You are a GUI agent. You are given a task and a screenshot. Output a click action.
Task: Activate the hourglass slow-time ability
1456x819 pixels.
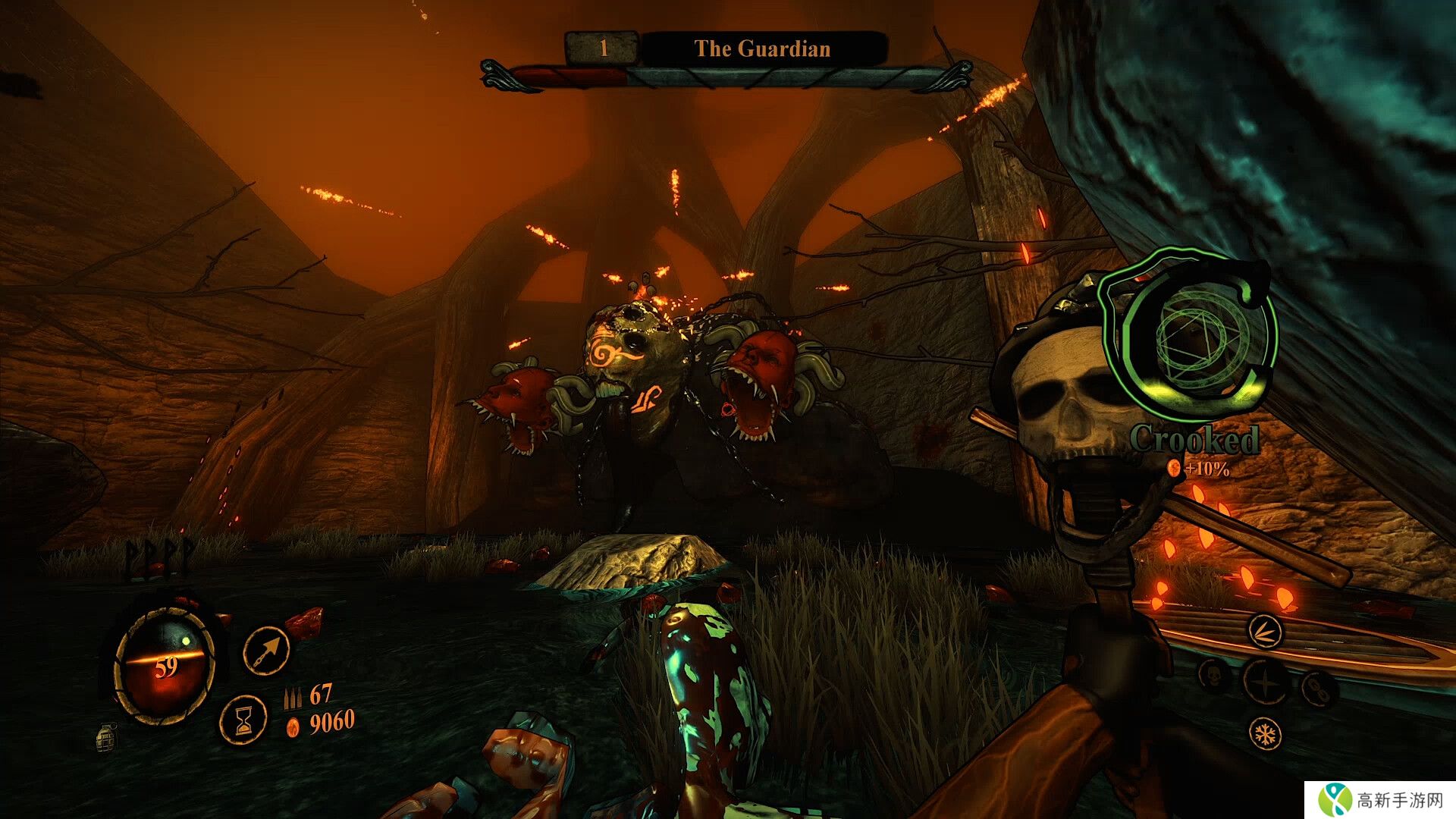pyautogui.click(x=243, y=718)
